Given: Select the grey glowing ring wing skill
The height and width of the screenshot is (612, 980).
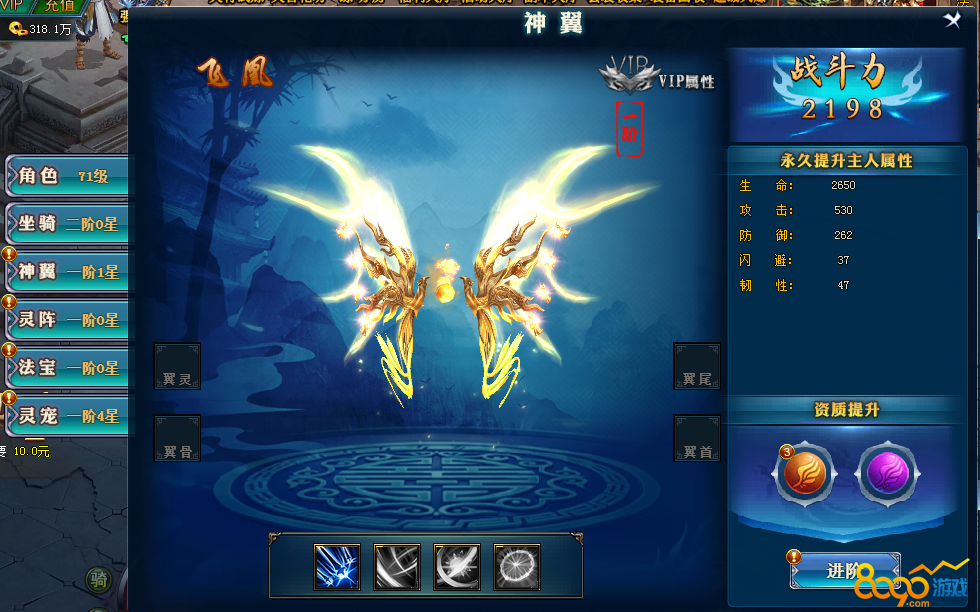Looking at the screenshot, I should click(x=517, y=567).
